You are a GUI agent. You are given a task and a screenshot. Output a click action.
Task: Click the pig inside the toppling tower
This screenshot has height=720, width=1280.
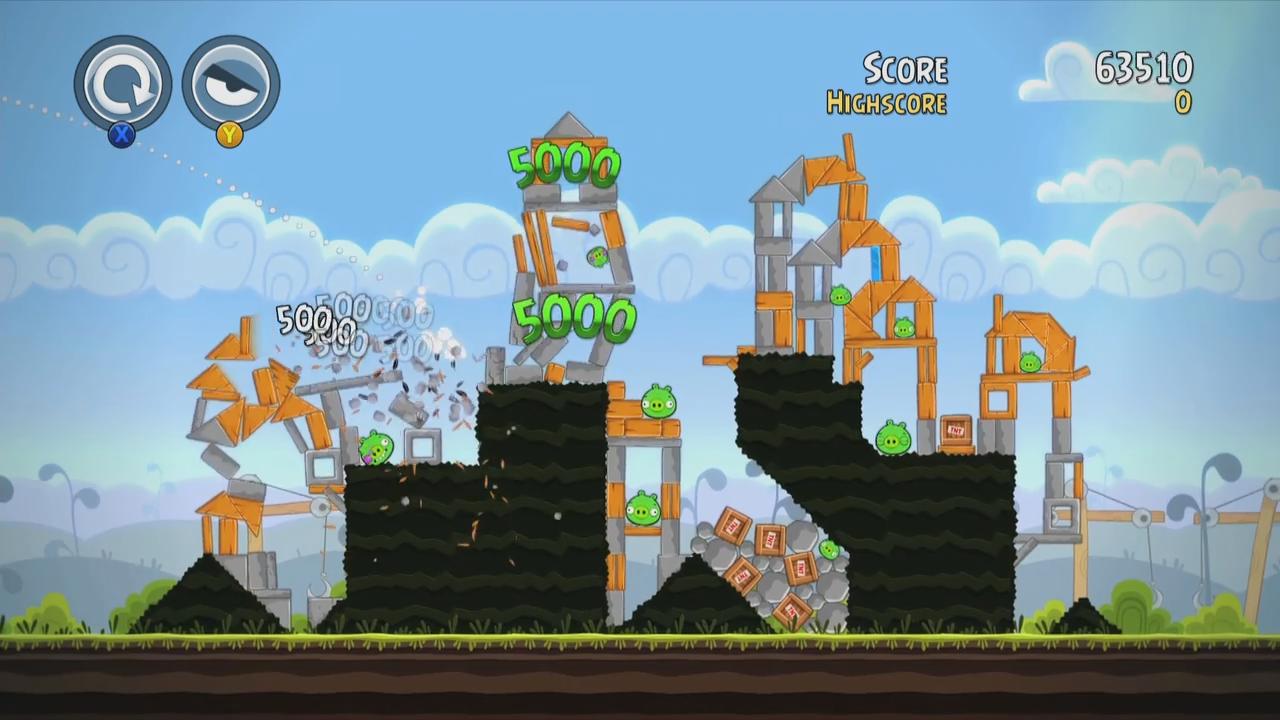tap(595, 258)
